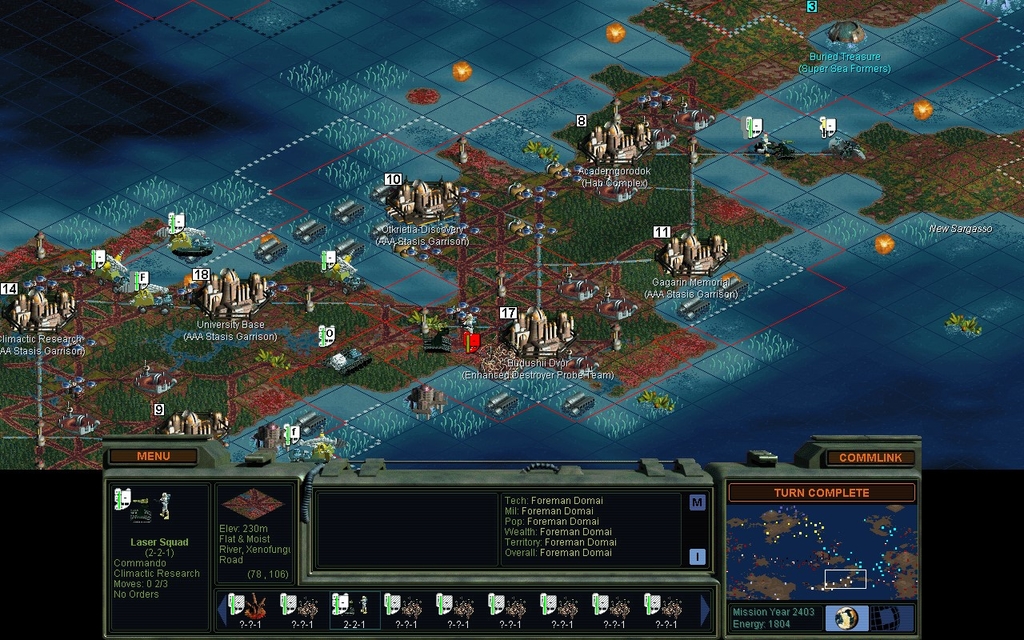Select the unit with the red flag

coord(471,342)
